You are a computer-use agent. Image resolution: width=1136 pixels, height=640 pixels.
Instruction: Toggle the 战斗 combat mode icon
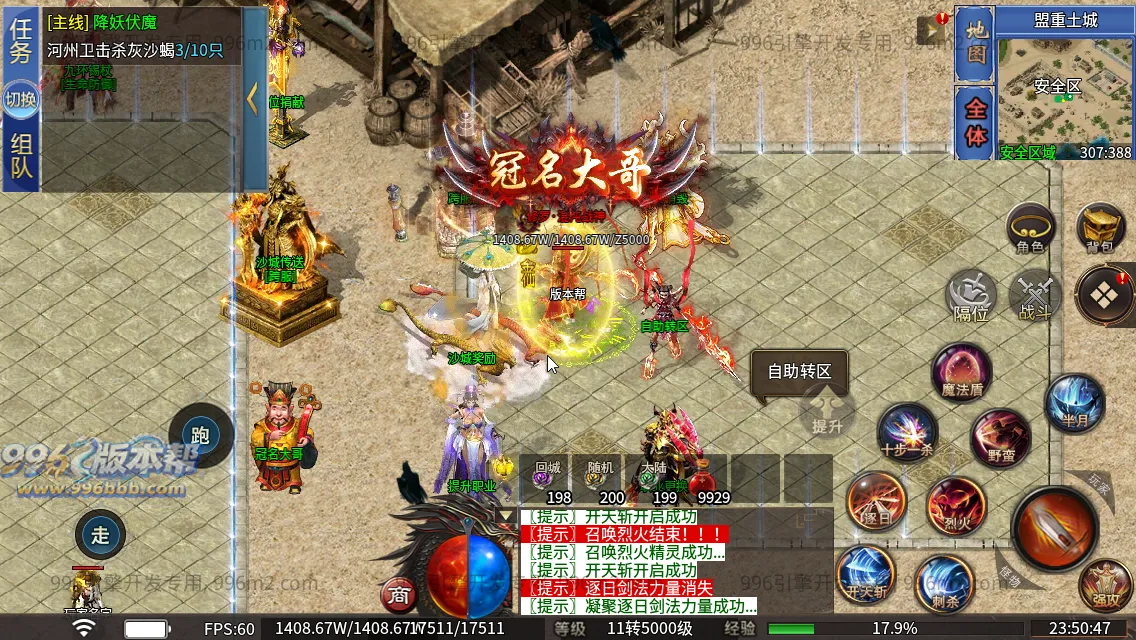point(1034,297)
